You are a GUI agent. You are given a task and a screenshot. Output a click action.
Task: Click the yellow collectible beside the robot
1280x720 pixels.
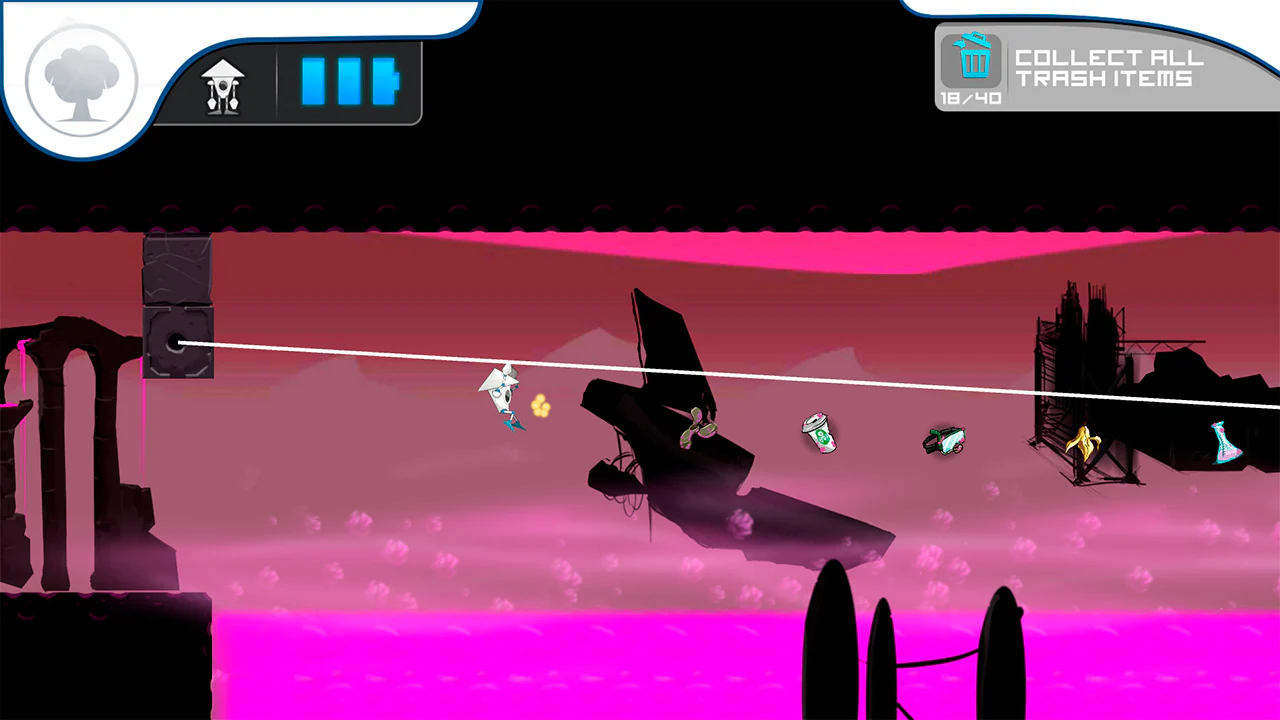(541, 407)
